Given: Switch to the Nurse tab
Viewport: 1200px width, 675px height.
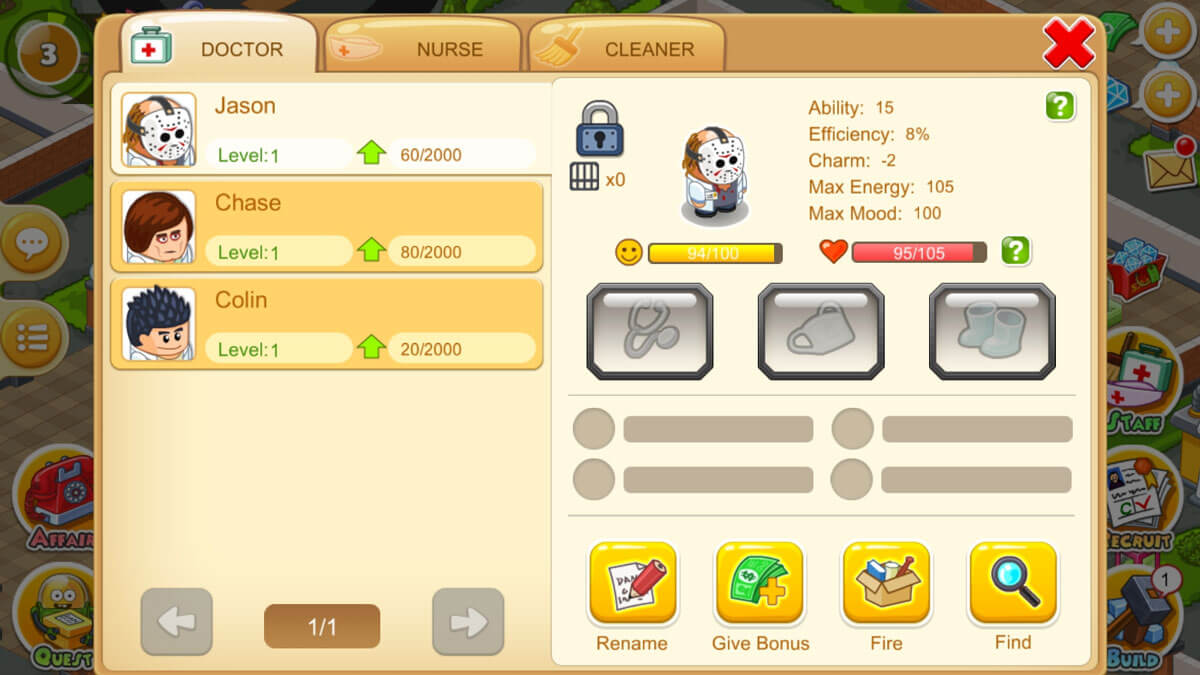Looking at the screenshot, I should click(x=424, y=49).
